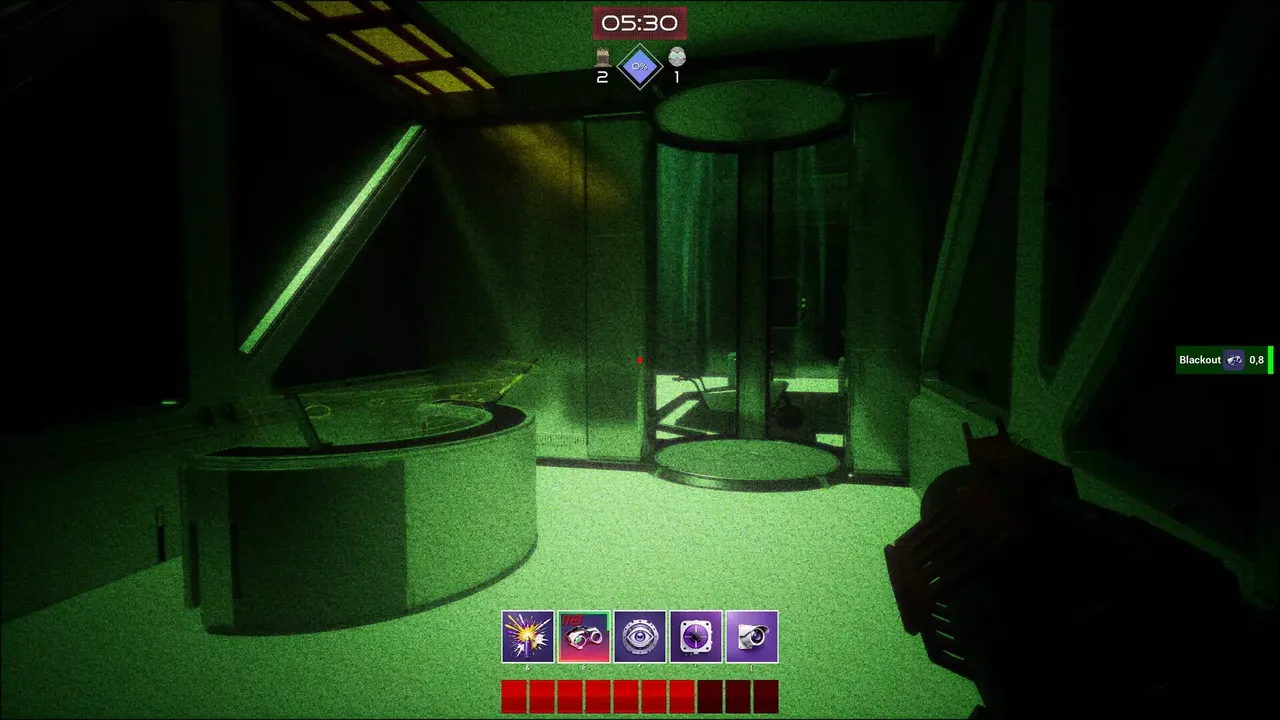The width and height of the screenshot is (1280, 720).
Task: Click the Blackout status effect indicator
Action: (x=1222, y=360)
